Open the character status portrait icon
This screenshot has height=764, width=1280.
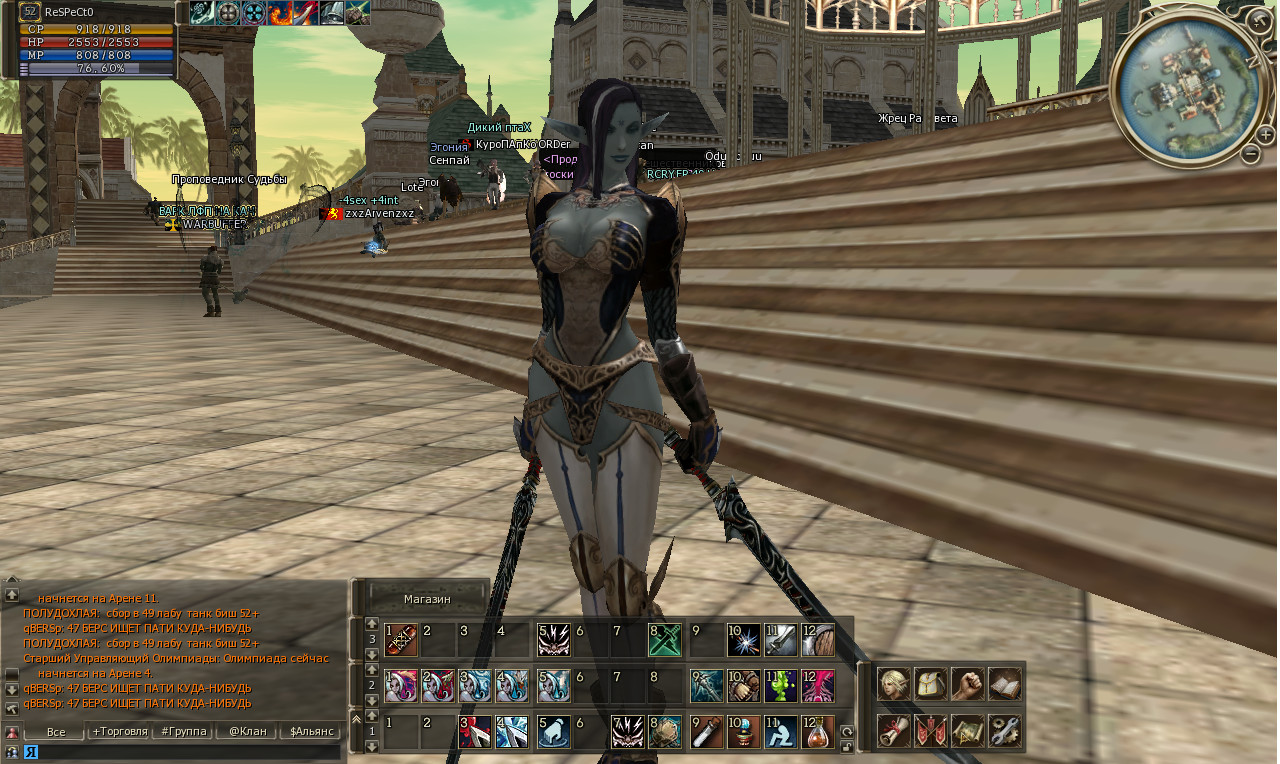(894, 684)
